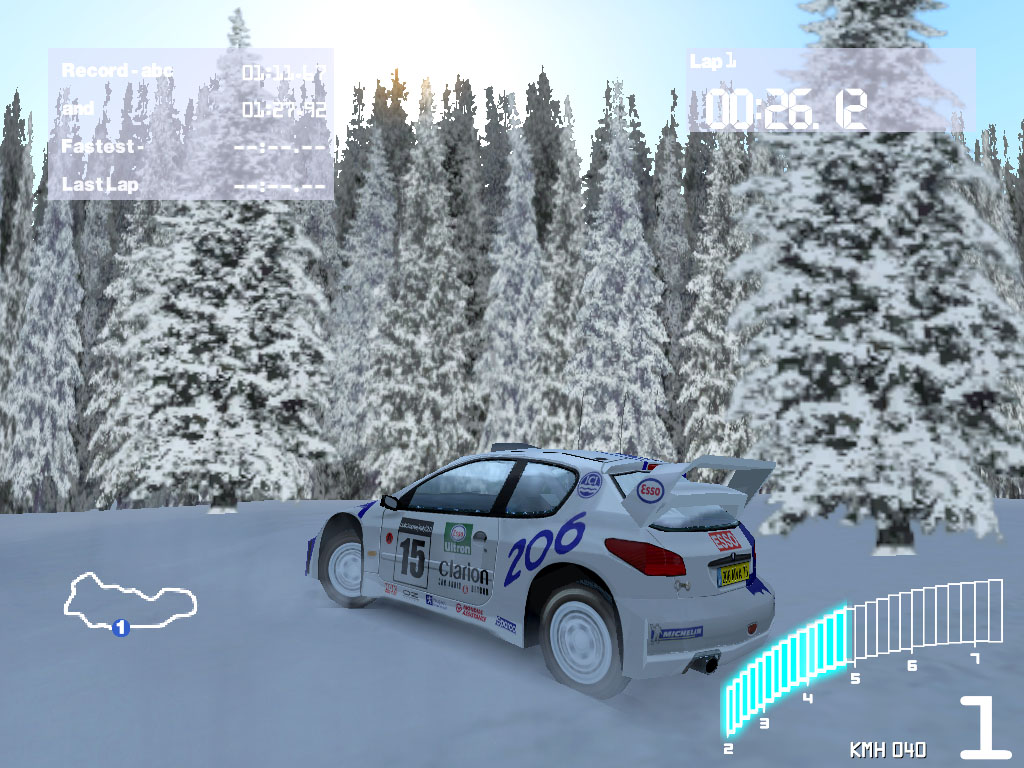1024x768 pixels.
Task: Select the blue player marker on the minimap
Action: (x=121, y=628)
